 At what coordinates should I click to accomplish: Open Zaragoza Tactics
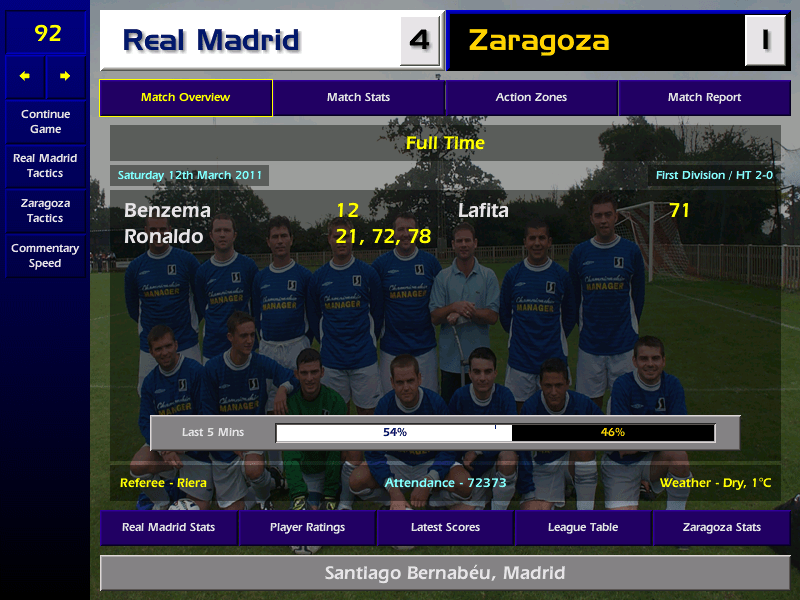[45, 210]
